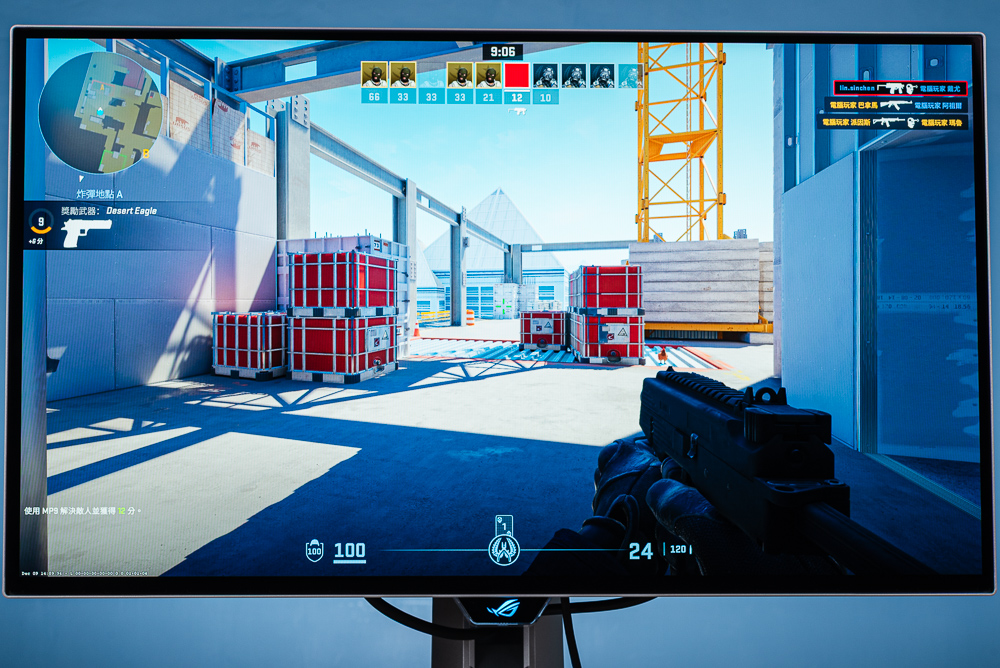The image size is (1000, 668).
Task: Click the number 9 level ring
Action: [41, 223]
